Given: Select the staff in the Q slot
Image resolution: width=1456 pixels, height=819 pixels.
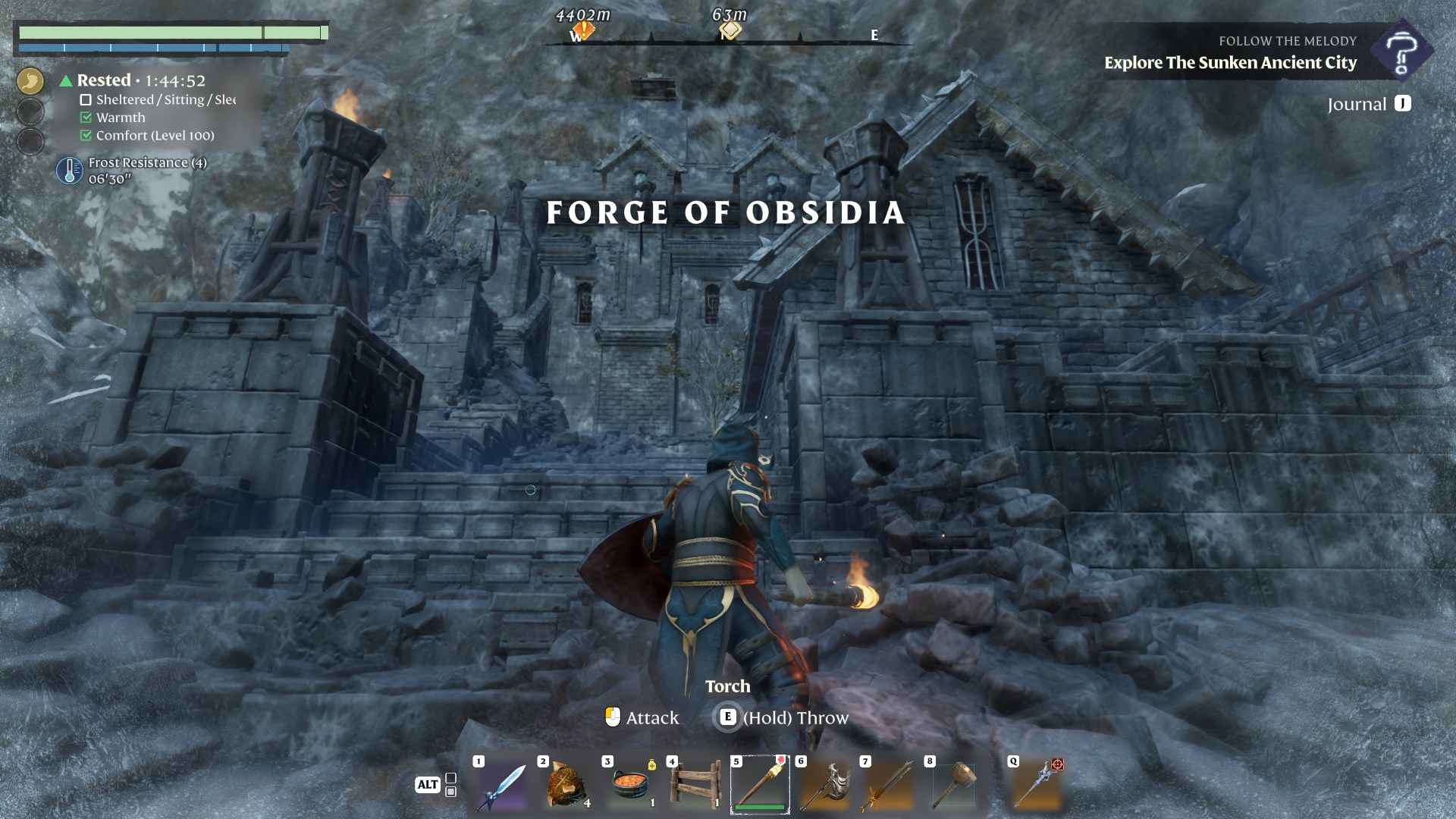Looking at the screenshot, I should (1037, 786).
